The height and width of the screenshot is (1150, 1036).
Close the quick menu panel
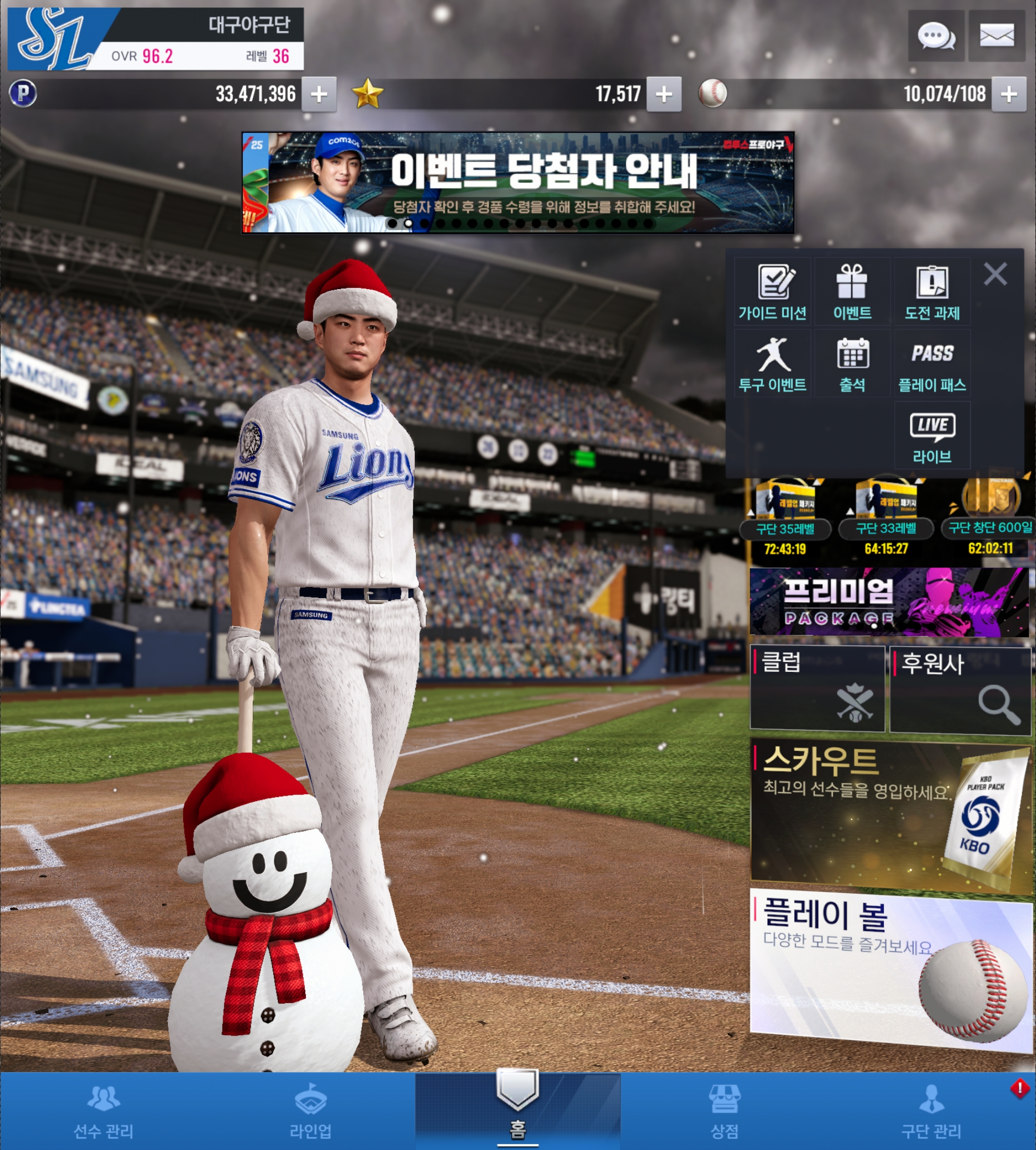coord(995,274)
